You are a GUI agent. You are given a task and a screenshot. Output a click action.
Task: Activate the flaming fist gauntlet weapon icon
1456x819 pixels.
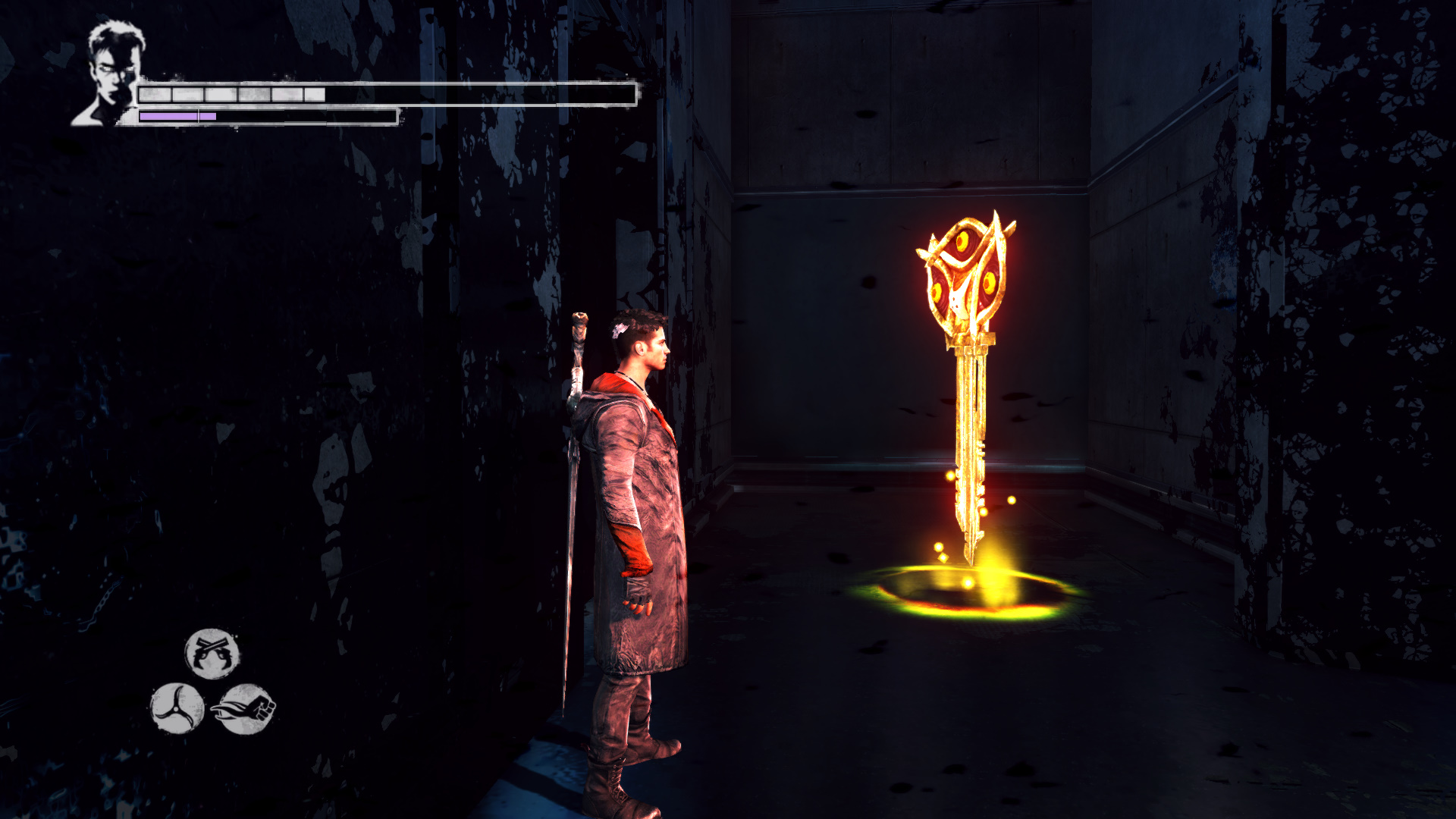(244, 709)
